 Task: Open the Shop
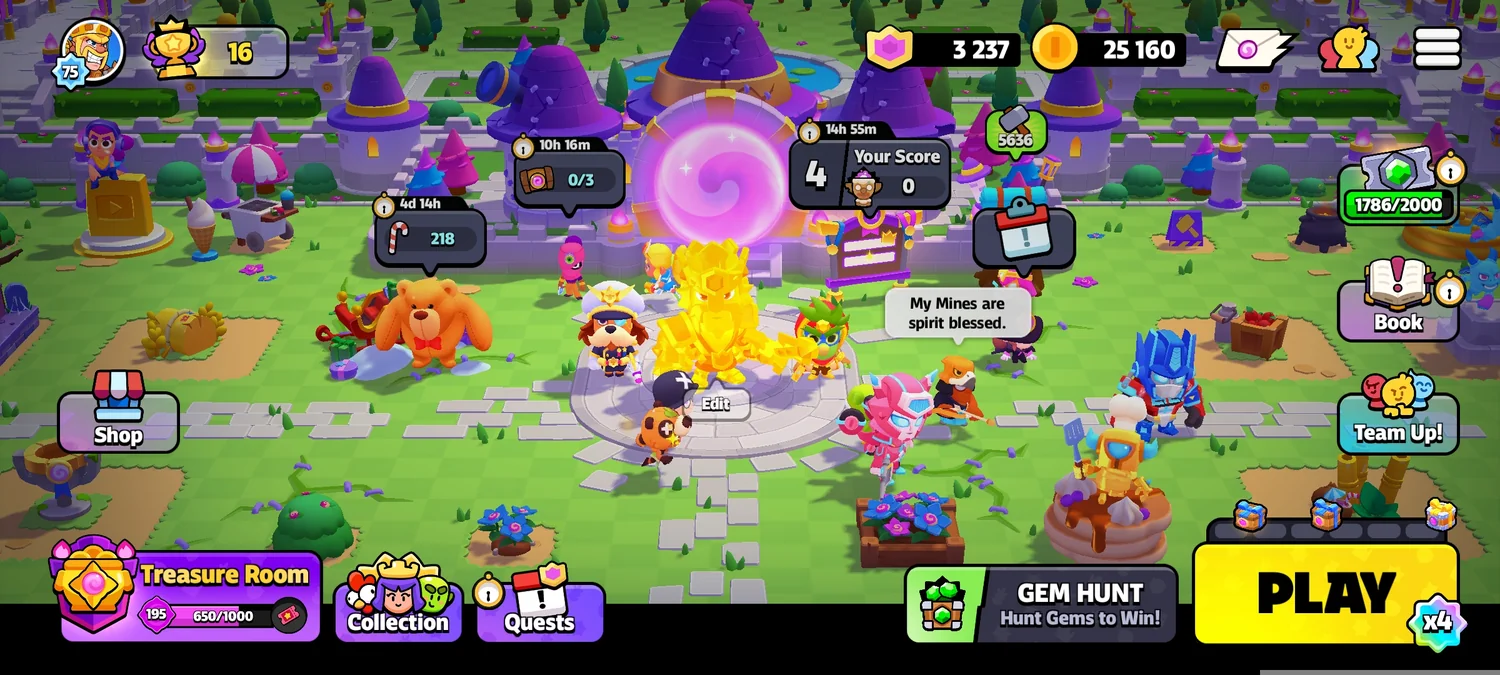pos(118,421)
